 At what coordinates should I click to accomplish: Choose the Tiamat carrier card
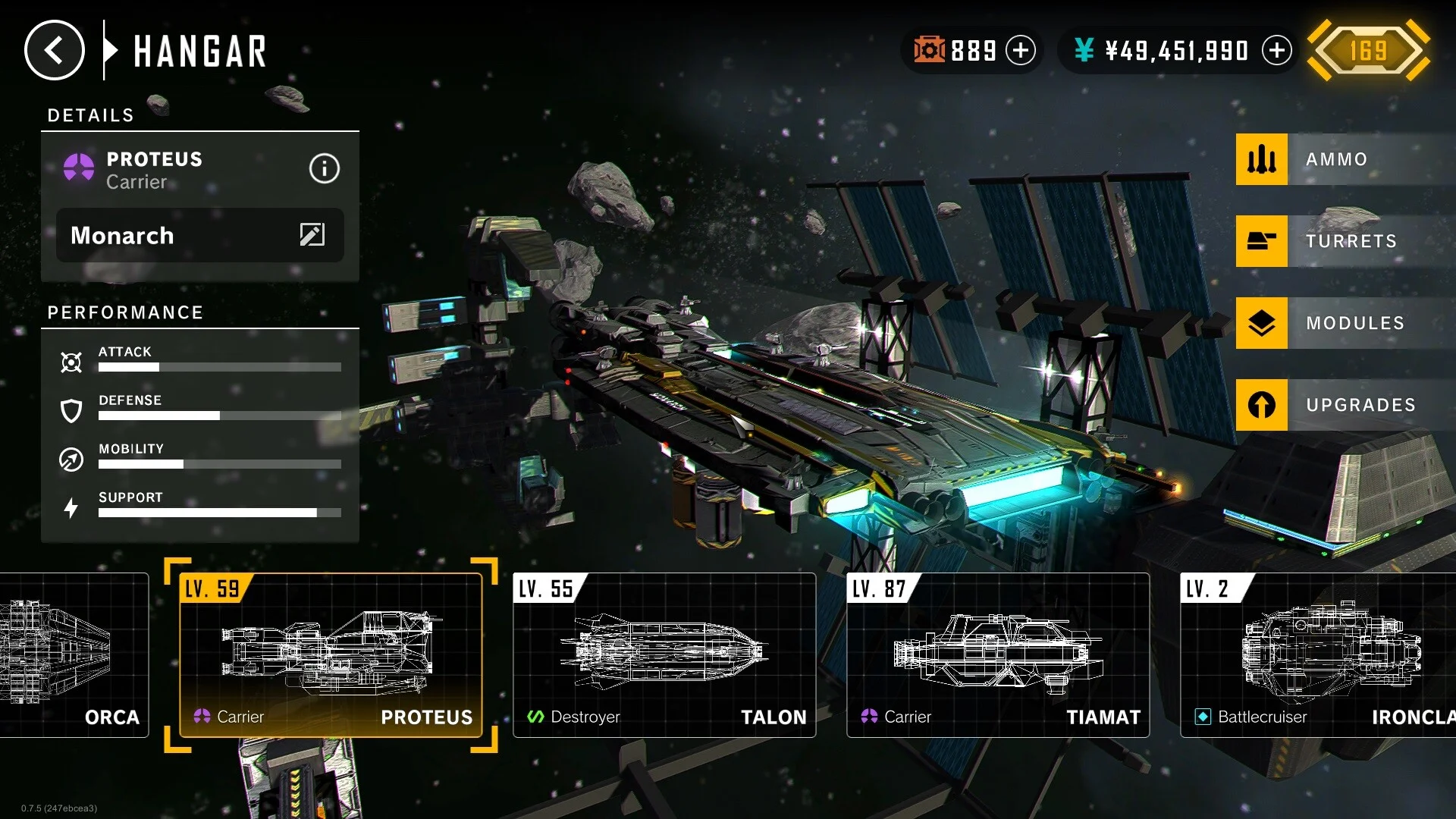998,655
